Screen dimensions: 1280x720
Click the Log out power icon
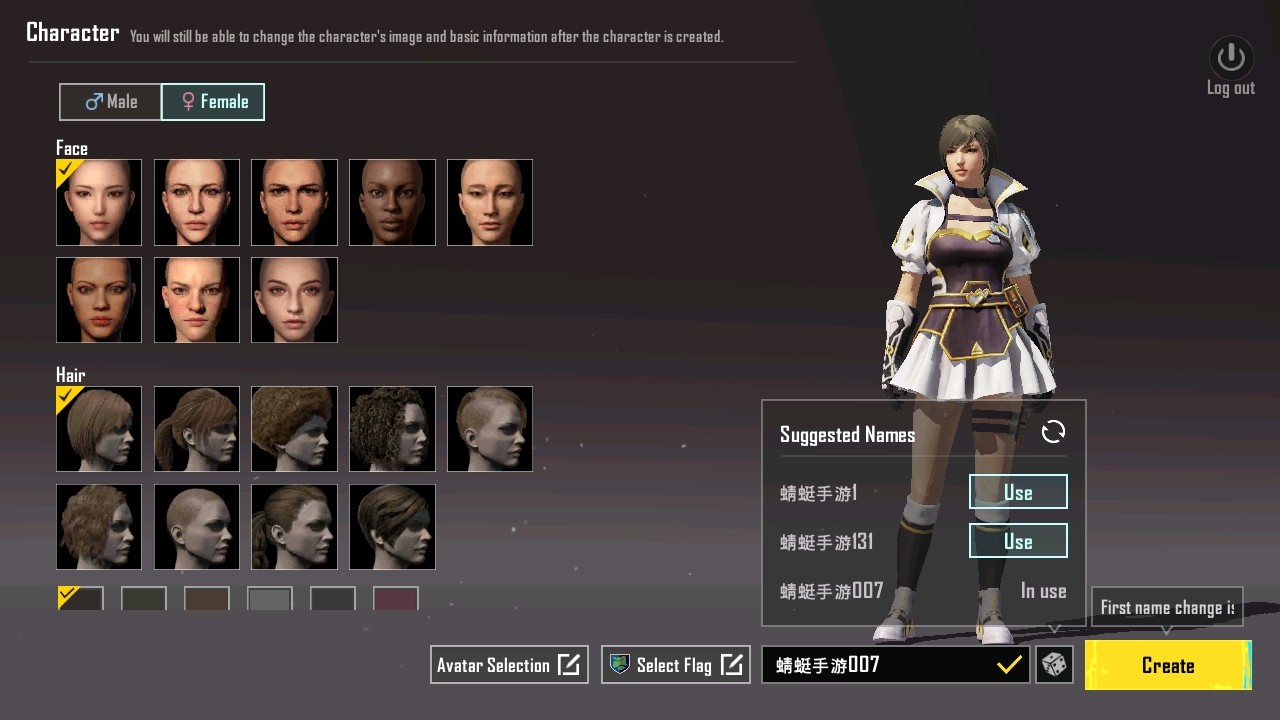click(x=1230, y=57)
